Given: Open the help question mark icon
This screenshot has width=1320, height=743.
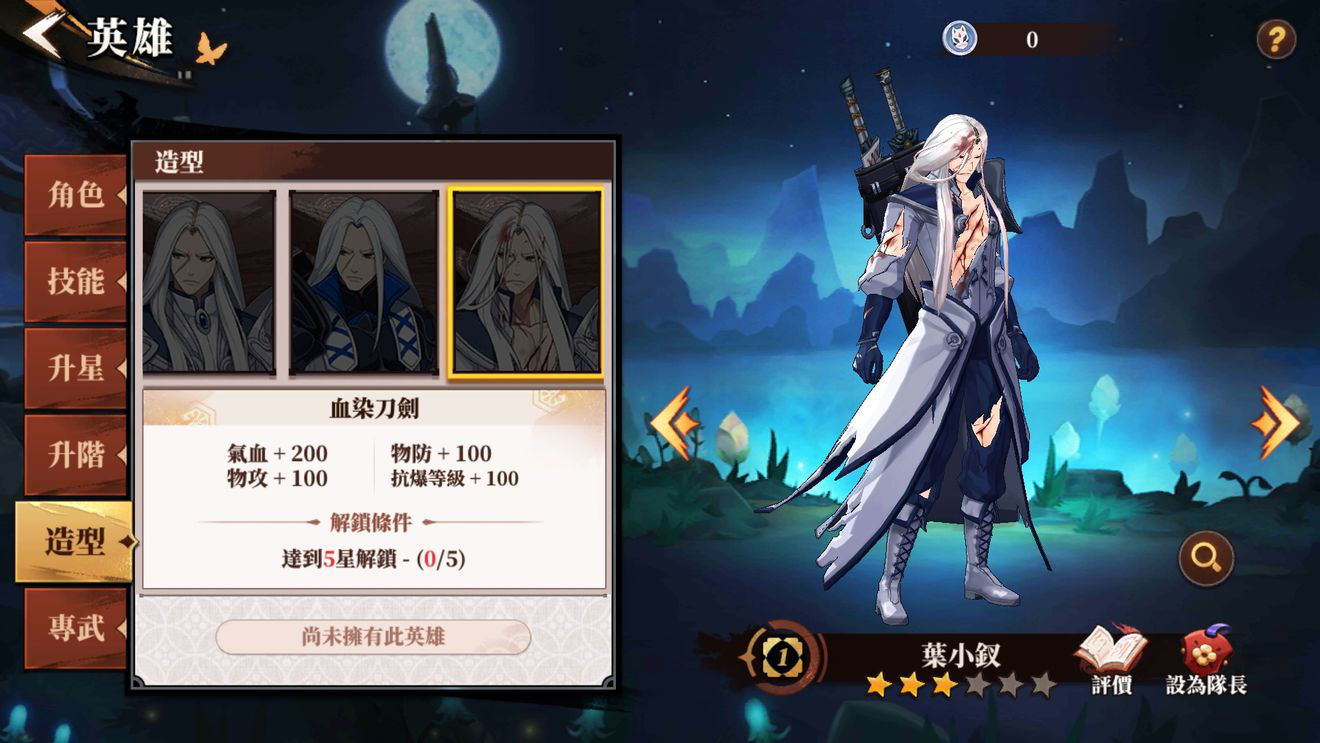Looking at the screenshot, I should coord(1276,37).
